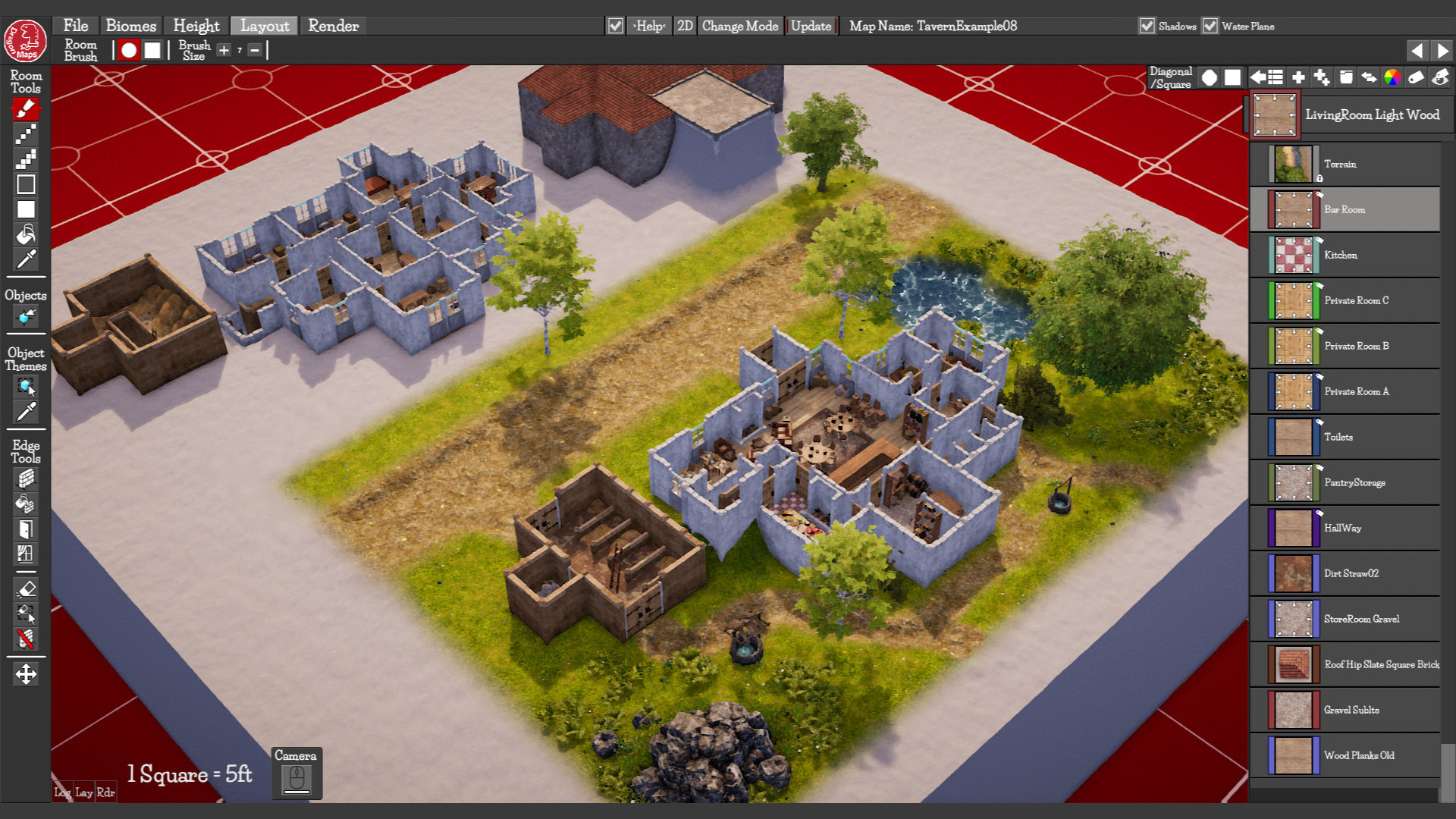Select the brick wall tool in Edge Tools
This screenshot has height=819, width=1456.
(x=26, y=478)
